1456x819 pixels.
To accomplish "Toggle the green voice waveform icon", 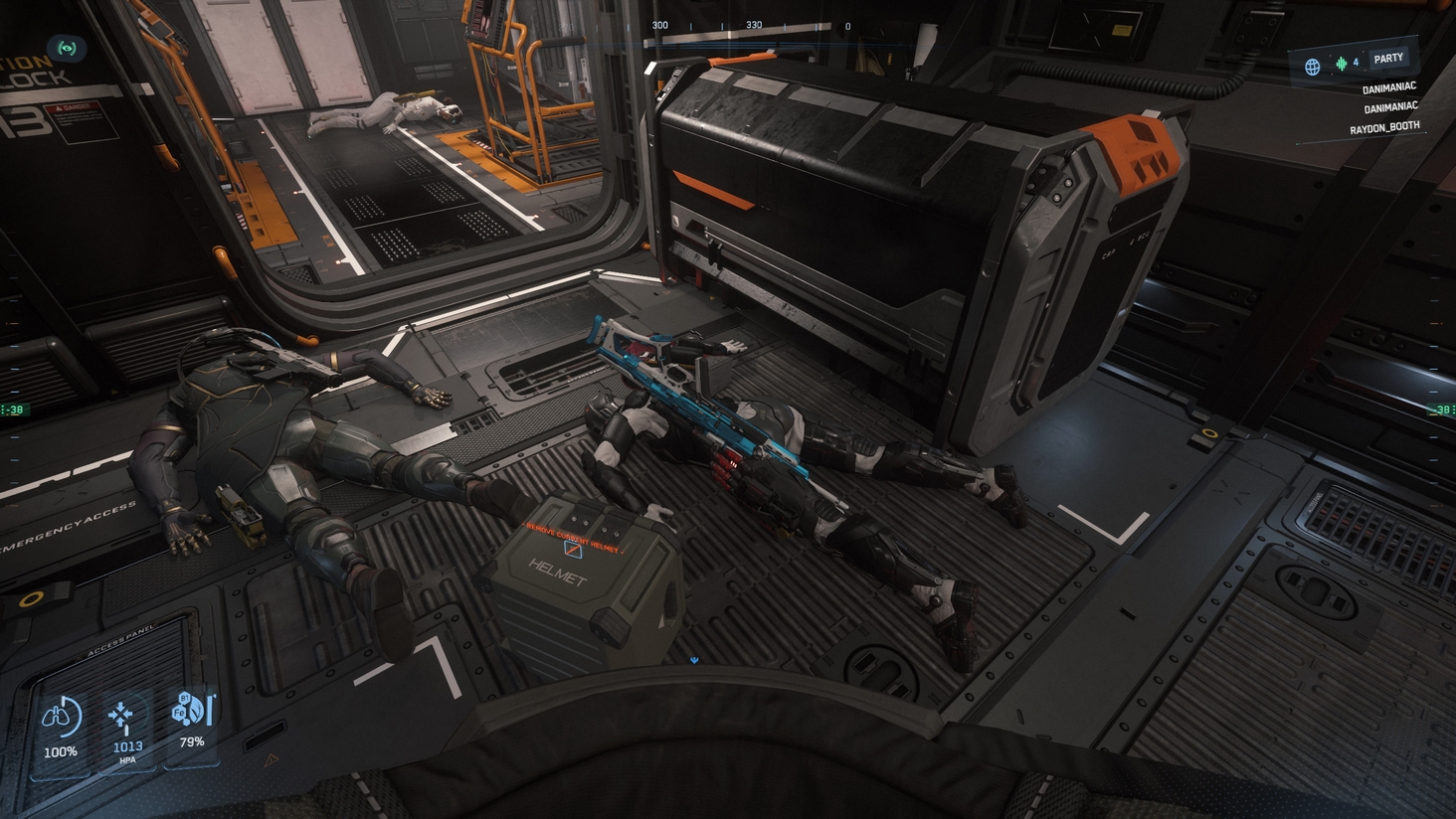I will [1341, 64].
